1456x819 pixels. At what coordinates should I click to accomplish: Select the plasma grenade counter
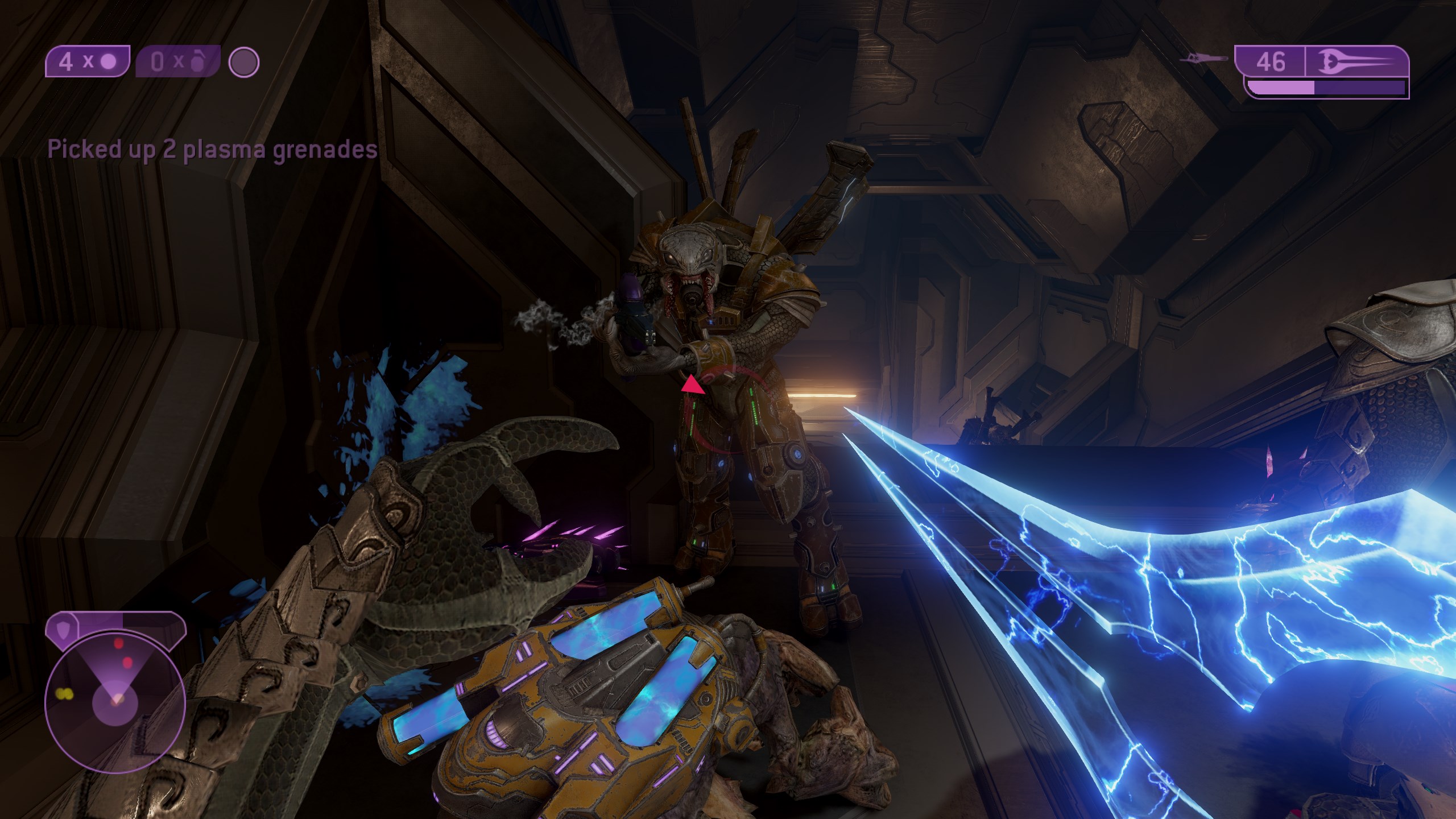(88, 61)
